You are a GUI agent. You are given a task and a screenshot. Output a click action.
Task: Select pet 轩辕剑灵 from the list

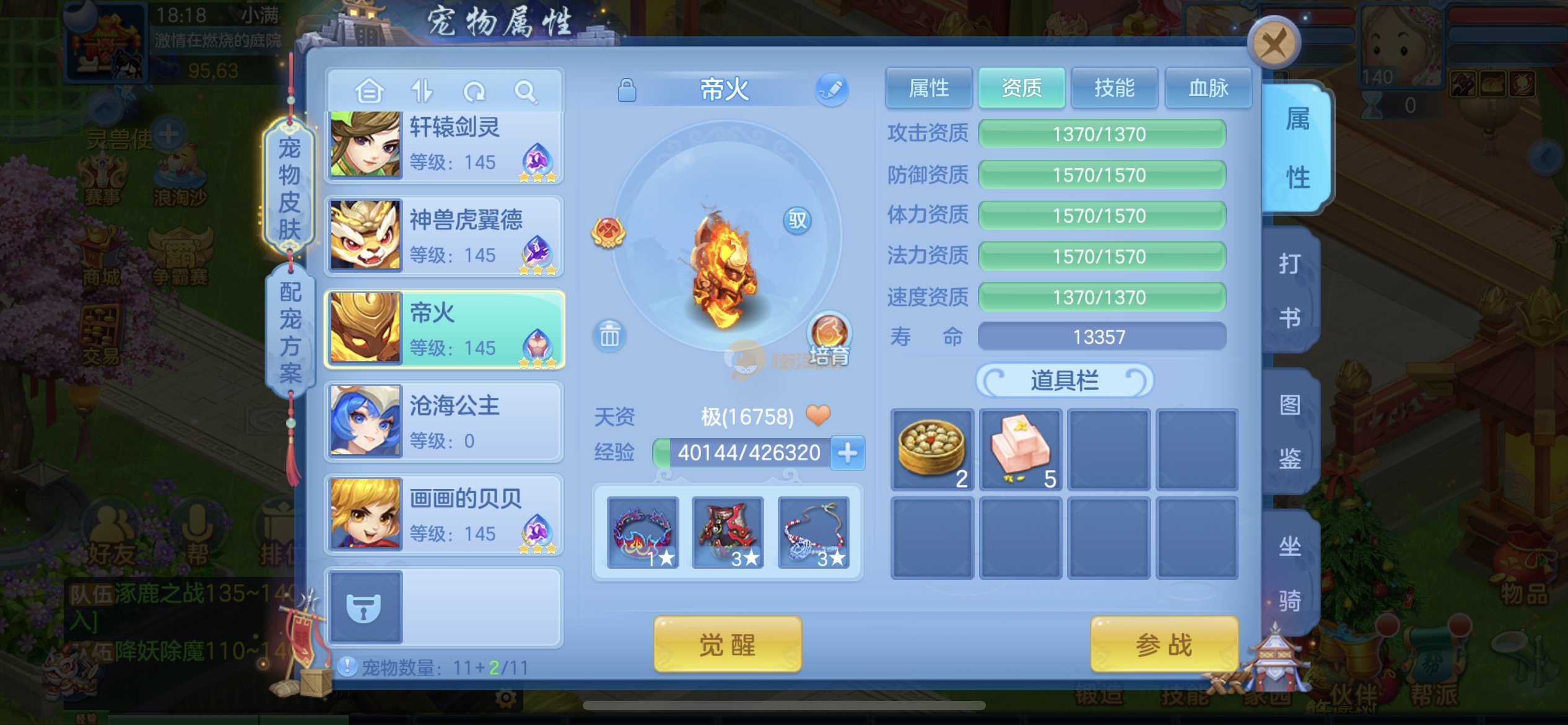(444, 145)
